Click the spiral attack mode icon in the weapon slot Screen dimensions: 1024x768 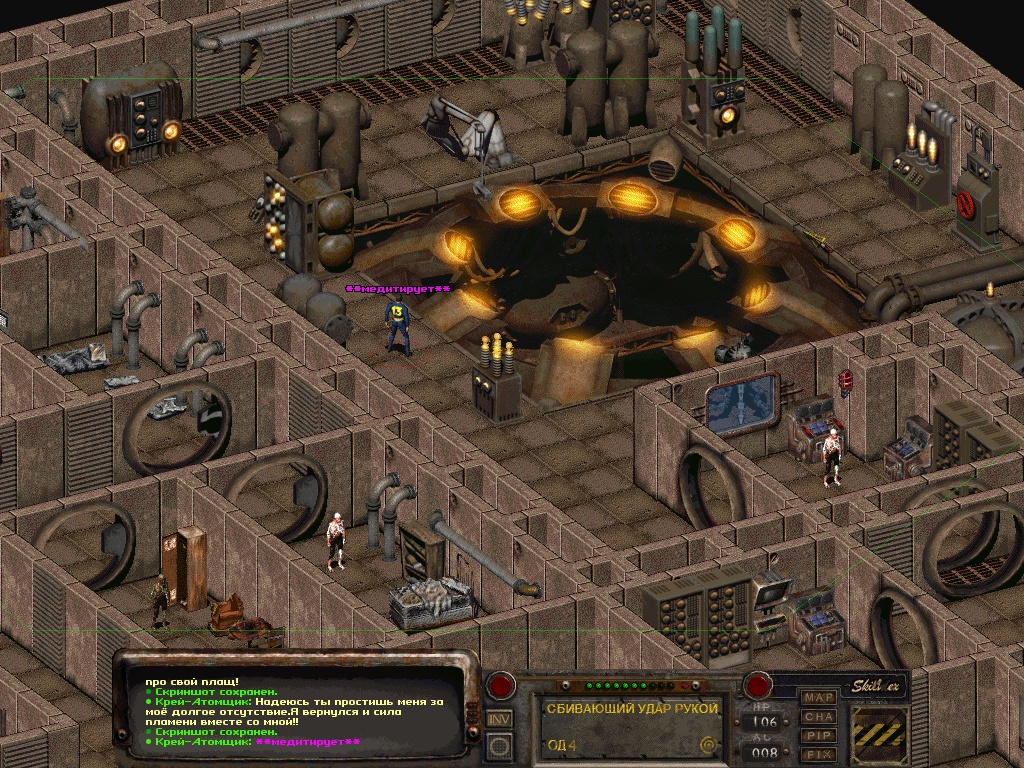coord(709,744)
